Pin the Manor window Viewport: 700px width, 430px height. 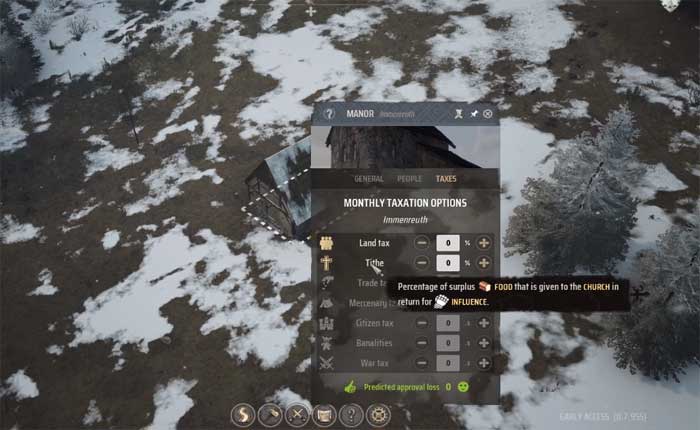coord(473,114)
